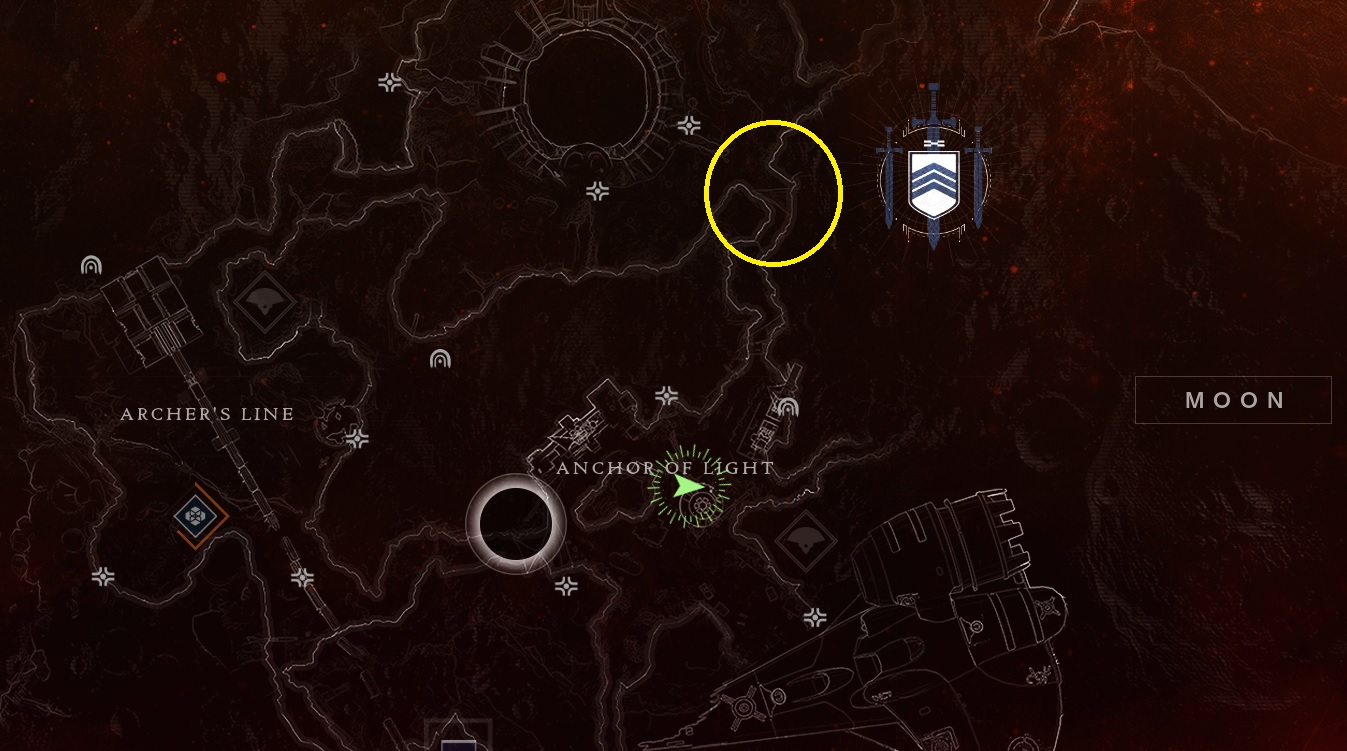
Task: Choose the Anchor of Light area label
Action: click(665, 468)
